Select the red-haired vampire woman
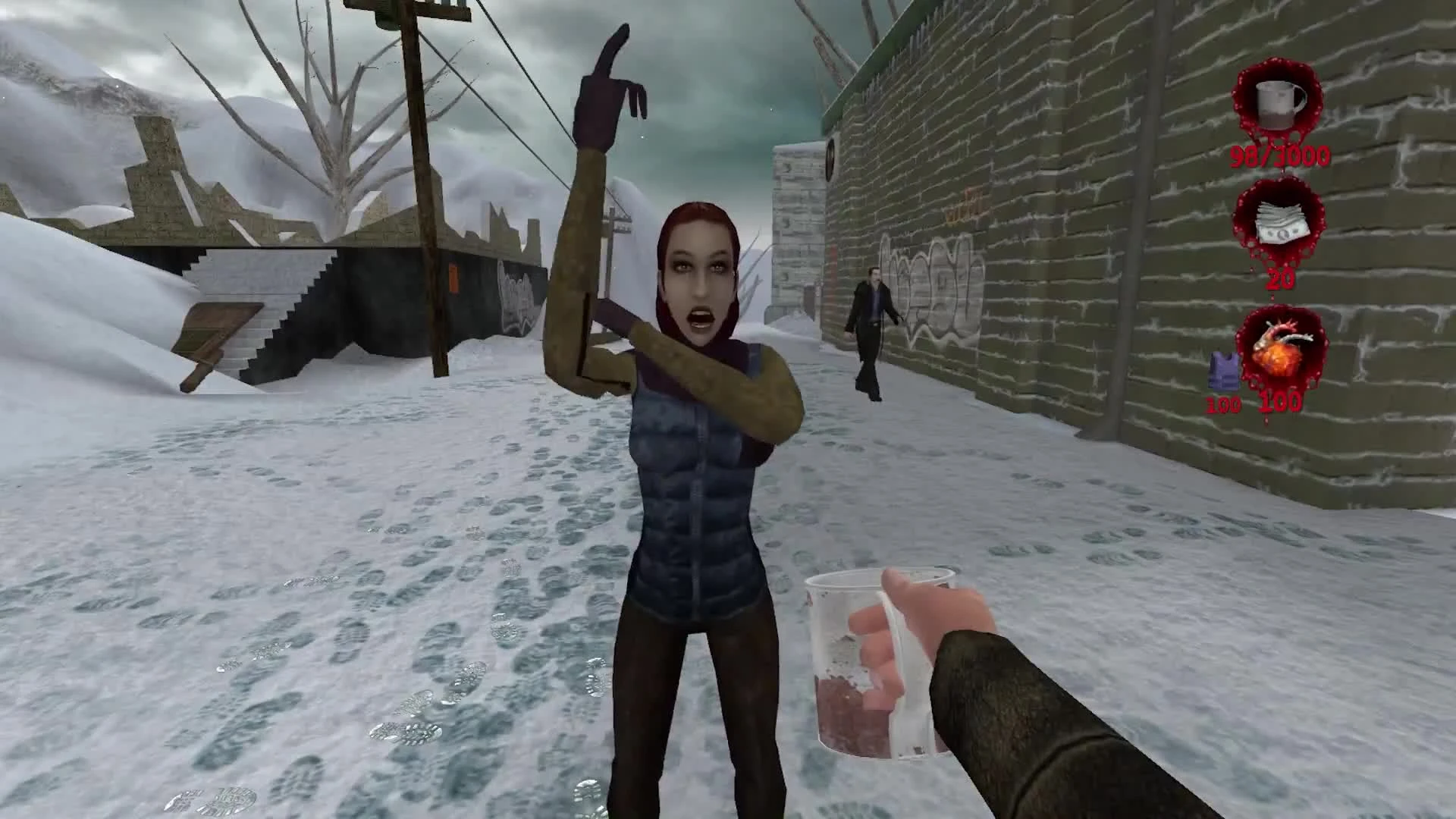Viewport: 1456px width, 819px height. point(698,379)
